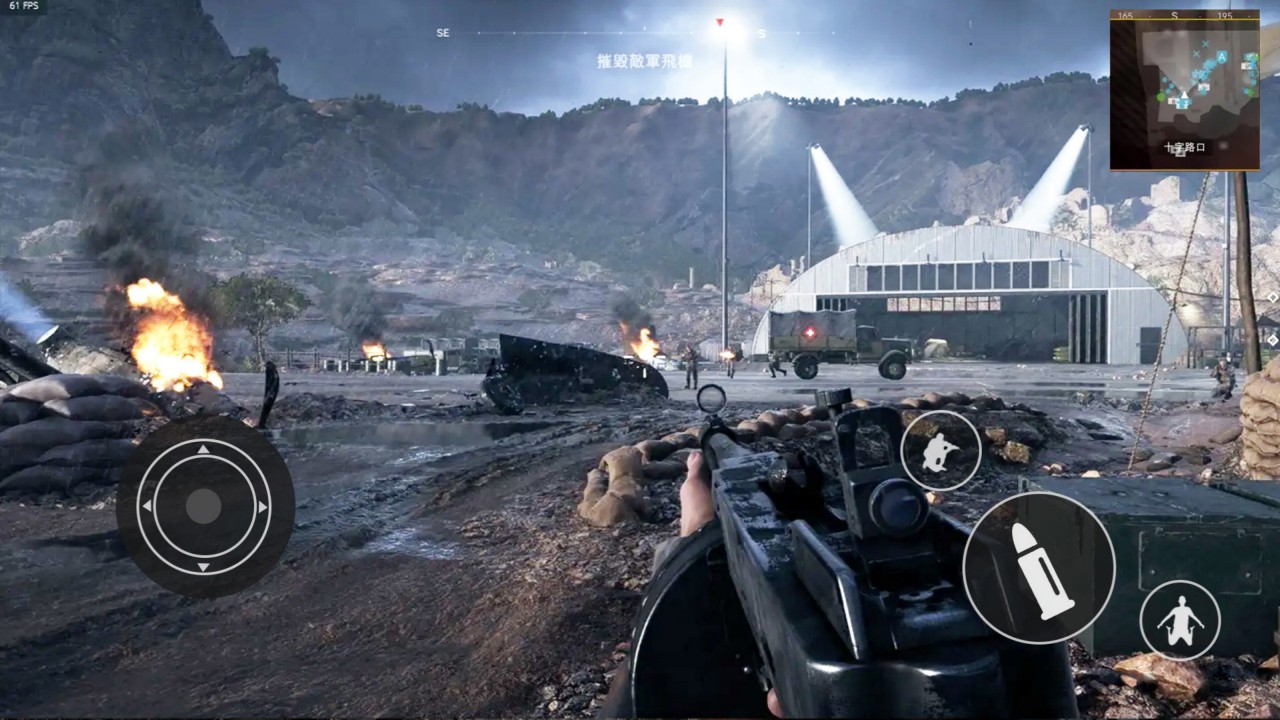Activate the jump figure button

[1180, 620]
